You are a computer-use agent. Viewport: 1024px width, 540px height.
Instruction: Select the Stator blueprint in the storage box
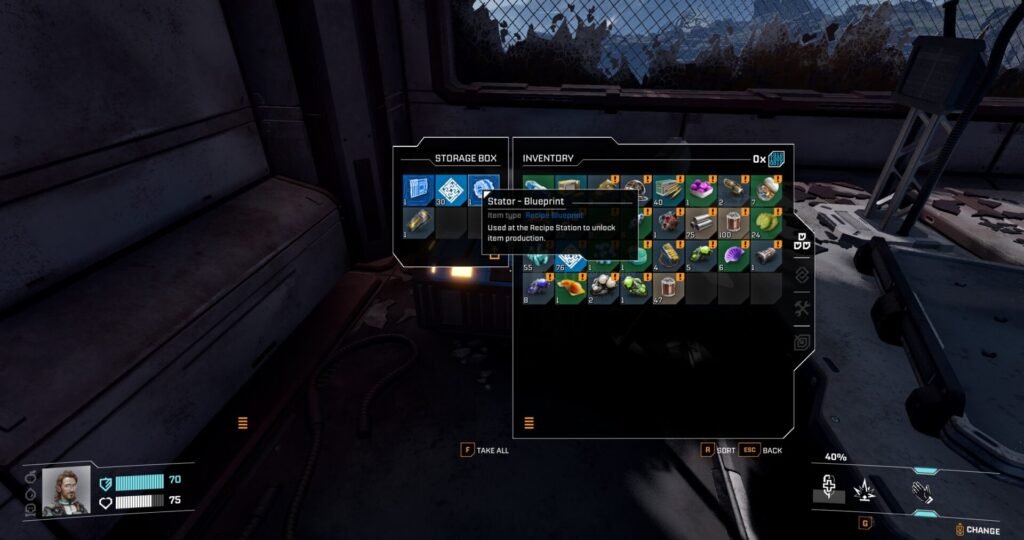482,189
